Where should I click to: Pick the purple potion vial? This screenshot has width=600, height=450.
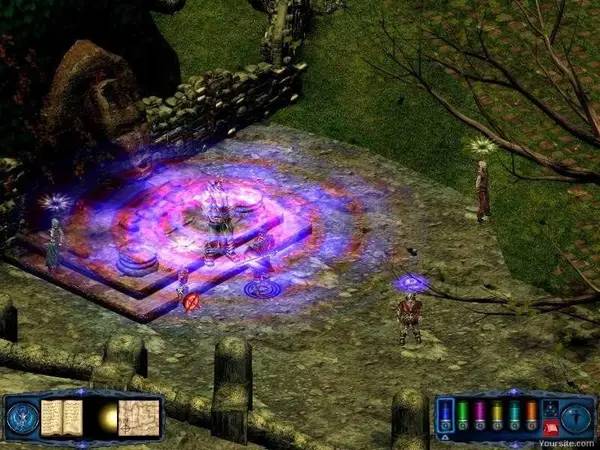point(480,411)
